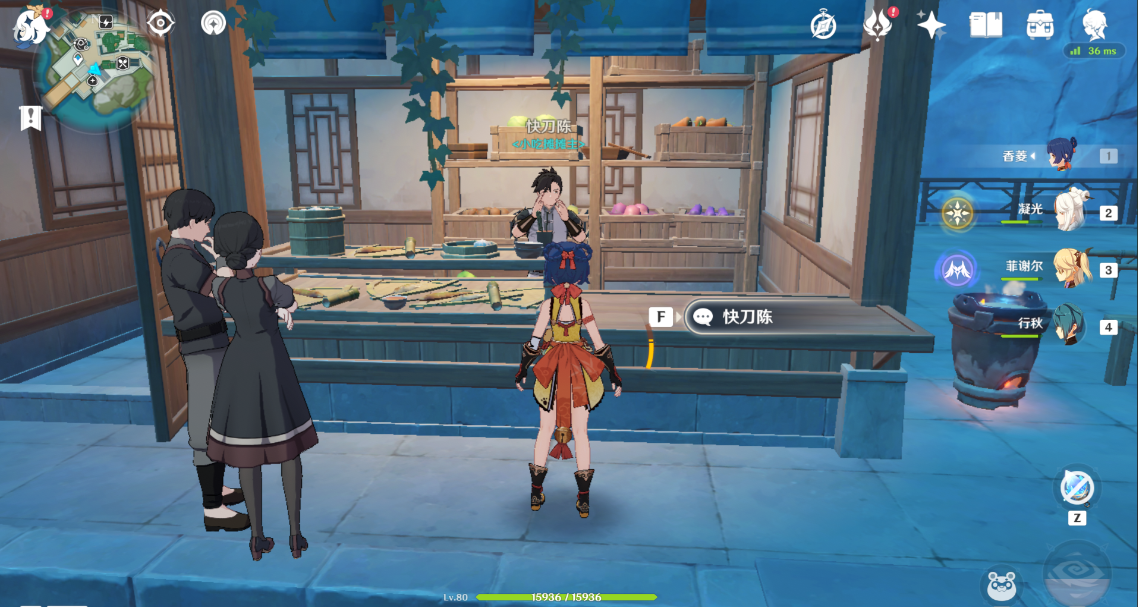1138x607 pixels.
Task: Switch to party member 菲谢尔
Action: coord(1071,268)
